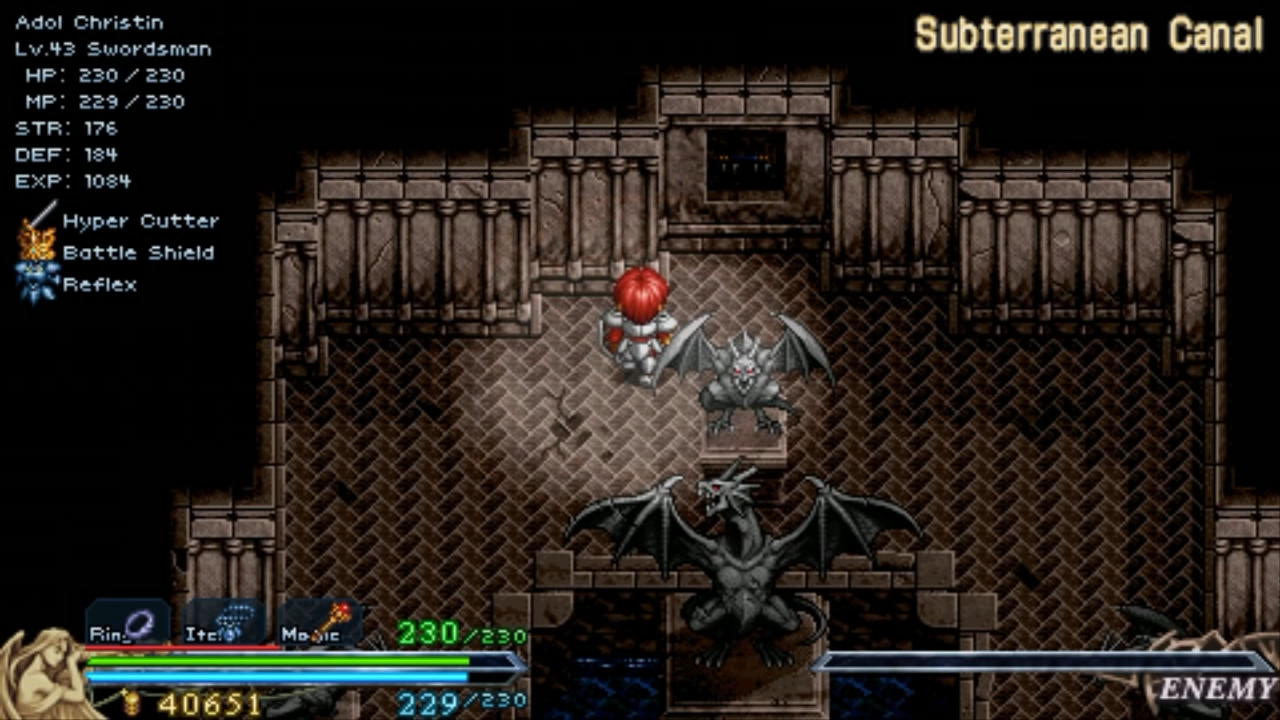1280x720 pixels.
Task: Click Adol's green HP bar
Action: click(280, 662)
